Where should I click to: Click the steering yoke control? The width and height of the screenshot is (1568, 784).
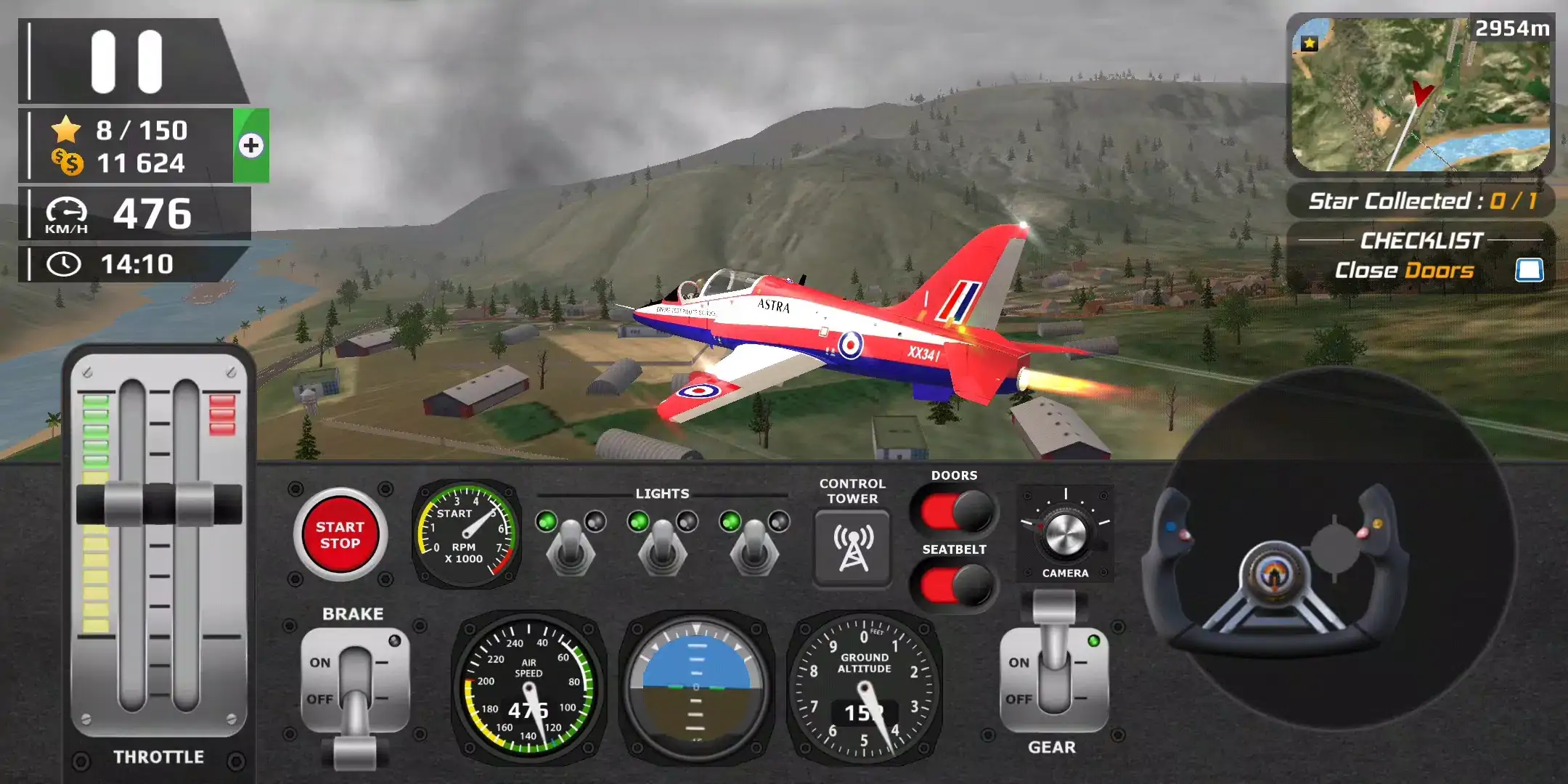[1274, 573]
